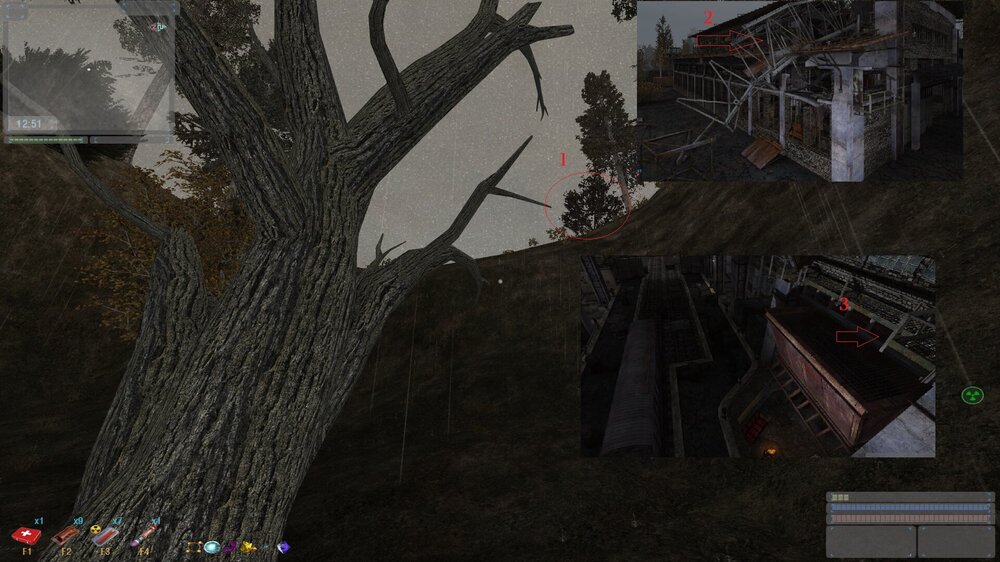Select the yellow artifact icon
Image resolution: width=1000 pixels, height=562 pixels.
pyautogui.click(x=249, y=547)
